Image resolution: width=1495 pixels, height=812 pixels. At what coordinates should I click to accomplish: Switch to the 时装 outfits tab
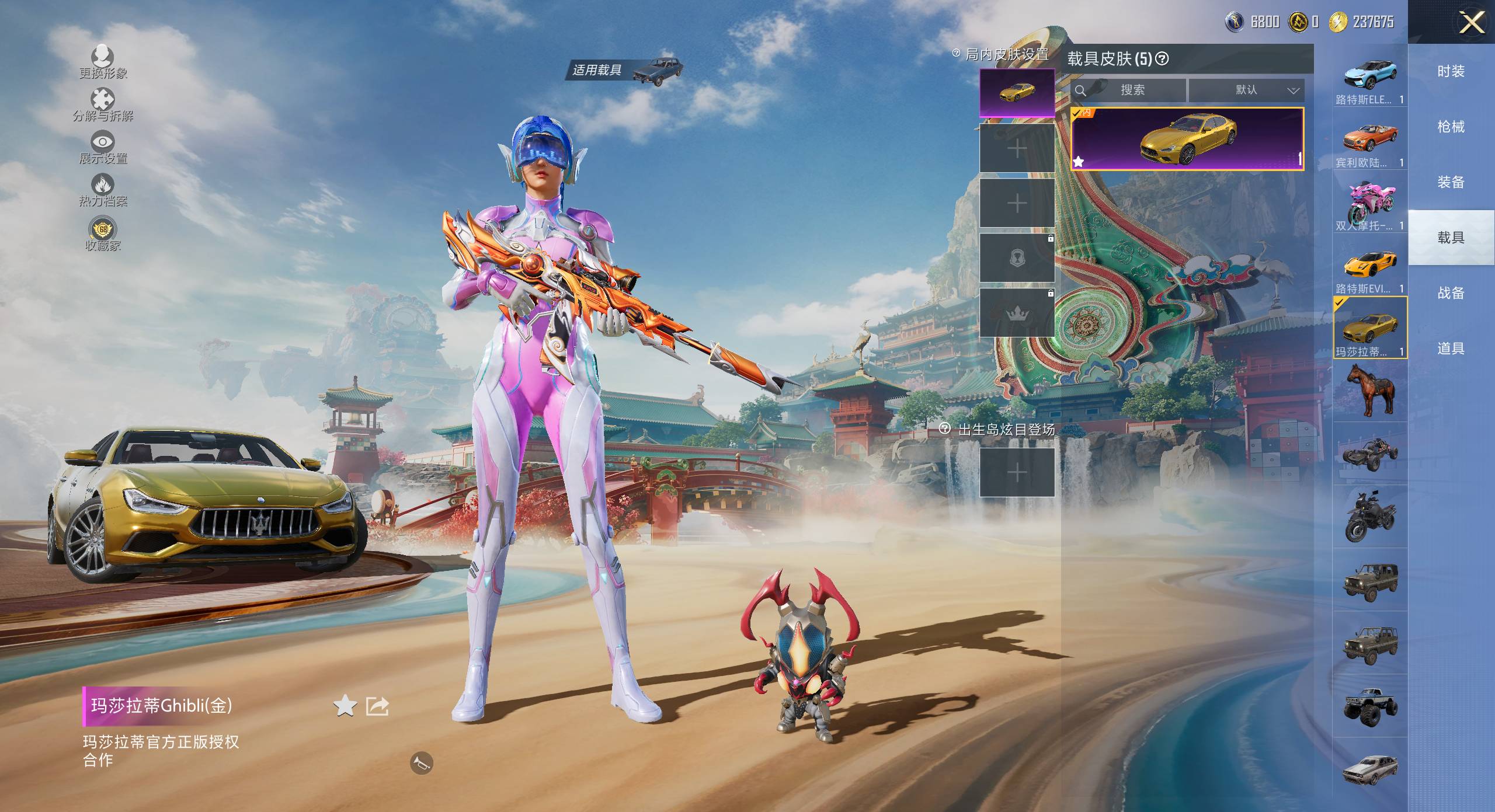[1451, 71]
